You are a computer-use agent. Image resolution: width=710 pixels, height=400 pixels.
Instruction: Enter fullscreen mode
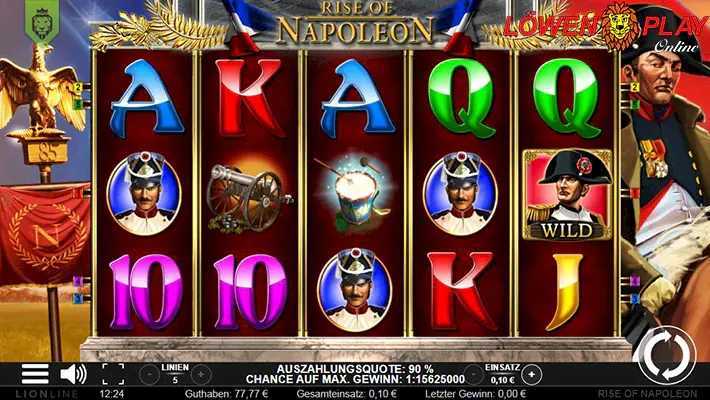(113, 374)
